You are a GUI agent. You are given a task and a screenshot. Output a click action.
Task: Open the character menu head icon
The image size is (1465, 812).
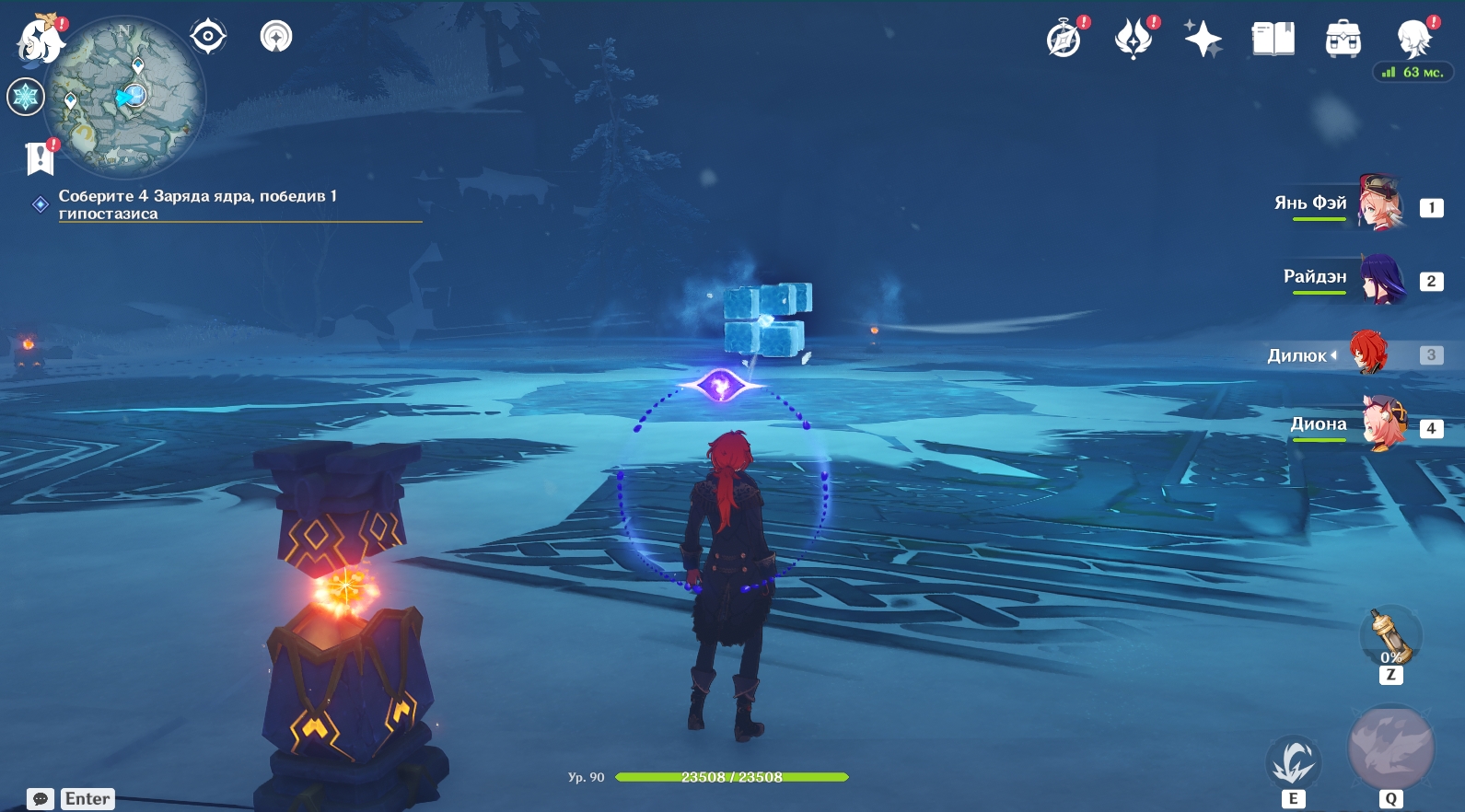1413,40
